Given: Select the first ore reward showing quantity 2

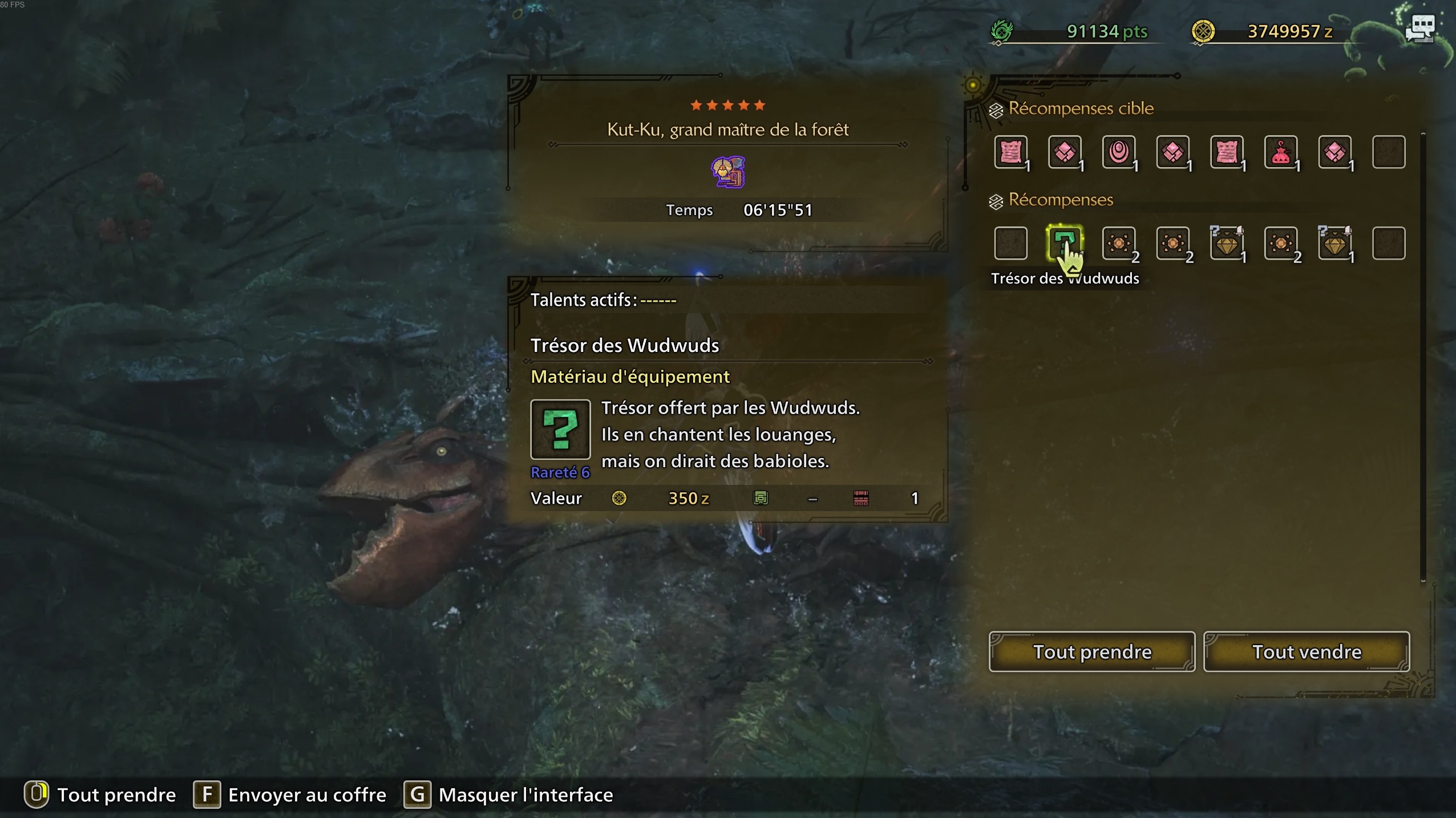Looking at the screenshot, I should tap(1119, 244).
